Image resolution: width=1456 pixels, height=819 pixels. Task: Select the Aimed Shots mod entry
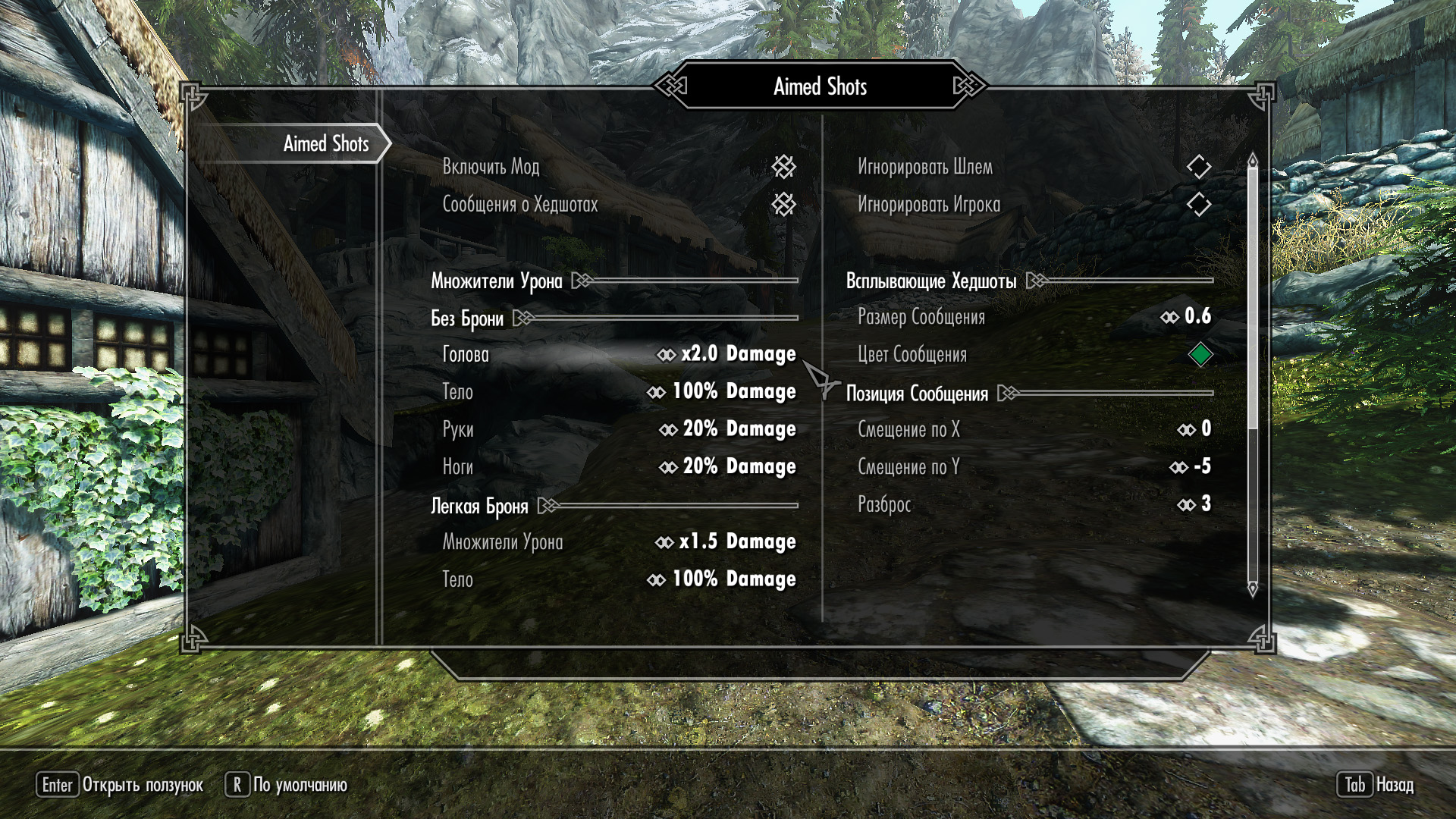pyautogui.click(x=326, y=143)
